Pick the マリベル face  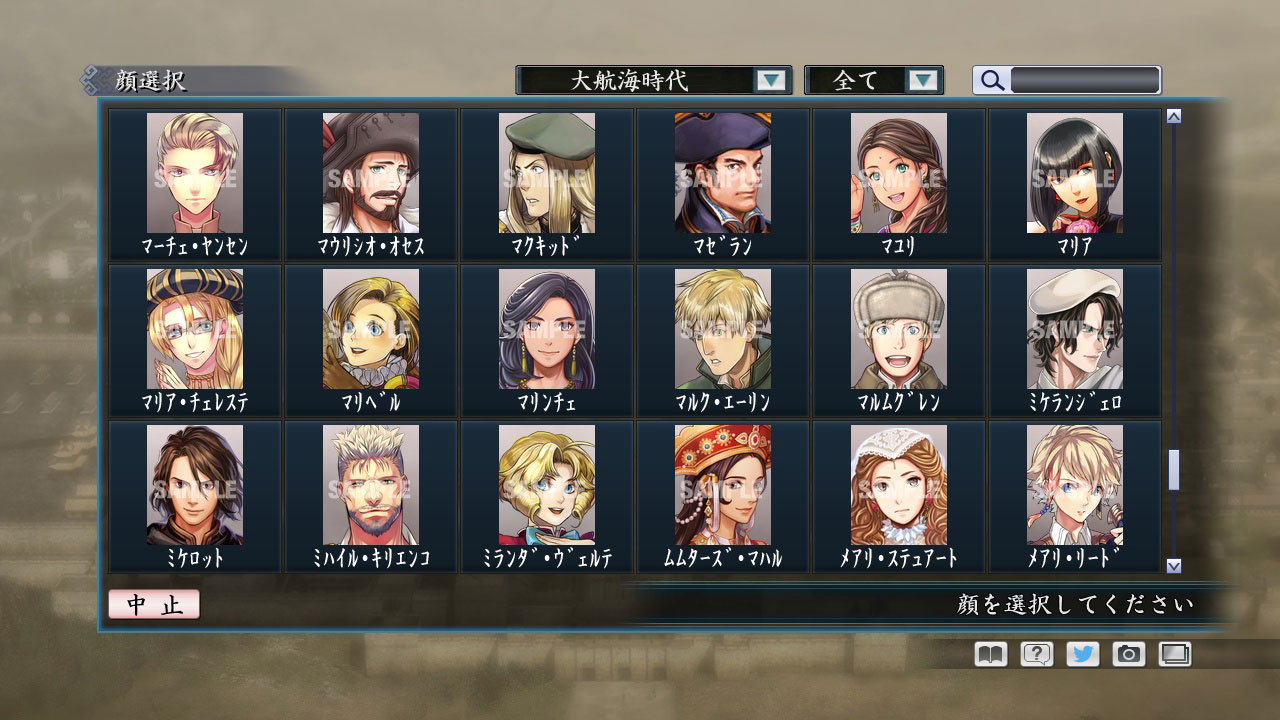370,330
